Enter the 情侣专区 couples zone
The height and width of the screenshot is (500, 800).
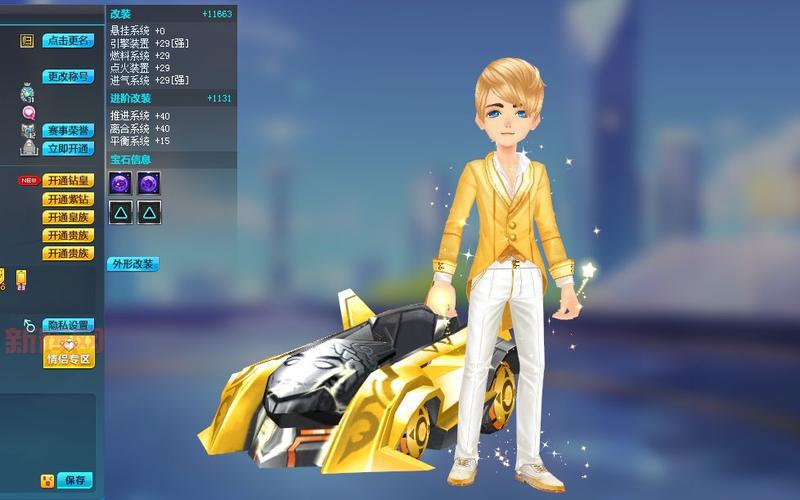tap(68, 359)
